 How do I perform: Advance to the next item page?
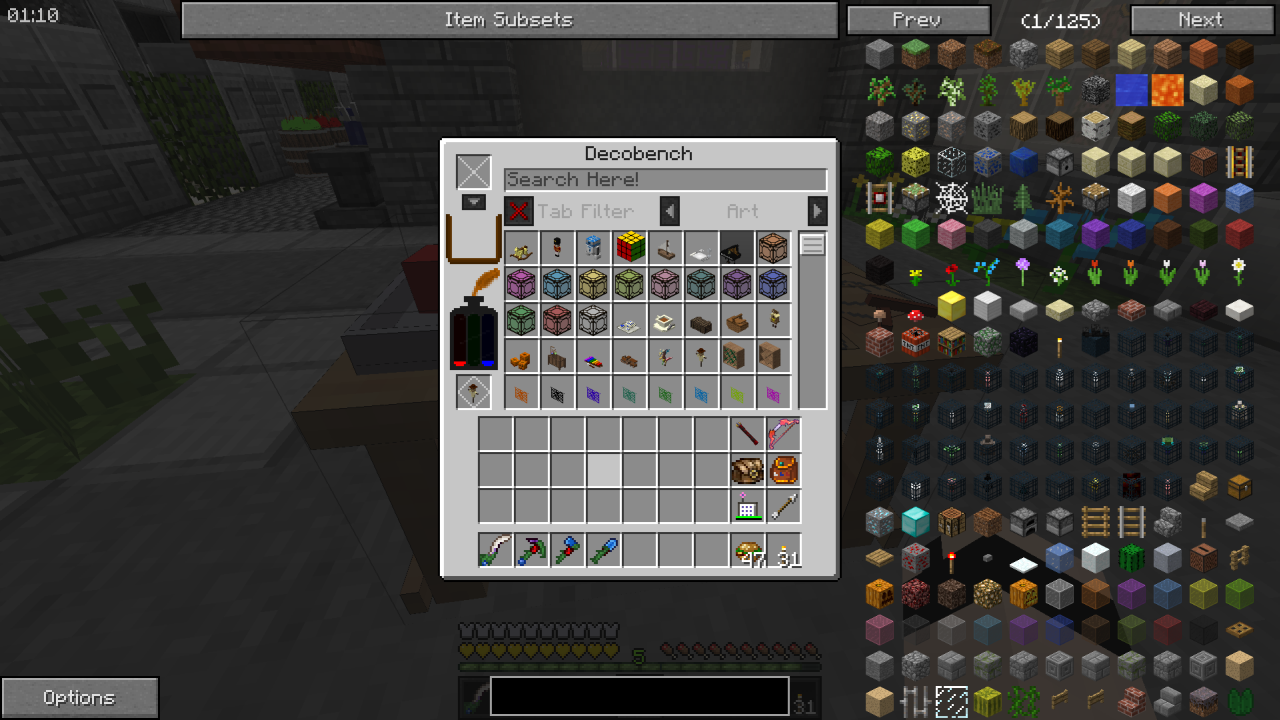click(1201, 20)
